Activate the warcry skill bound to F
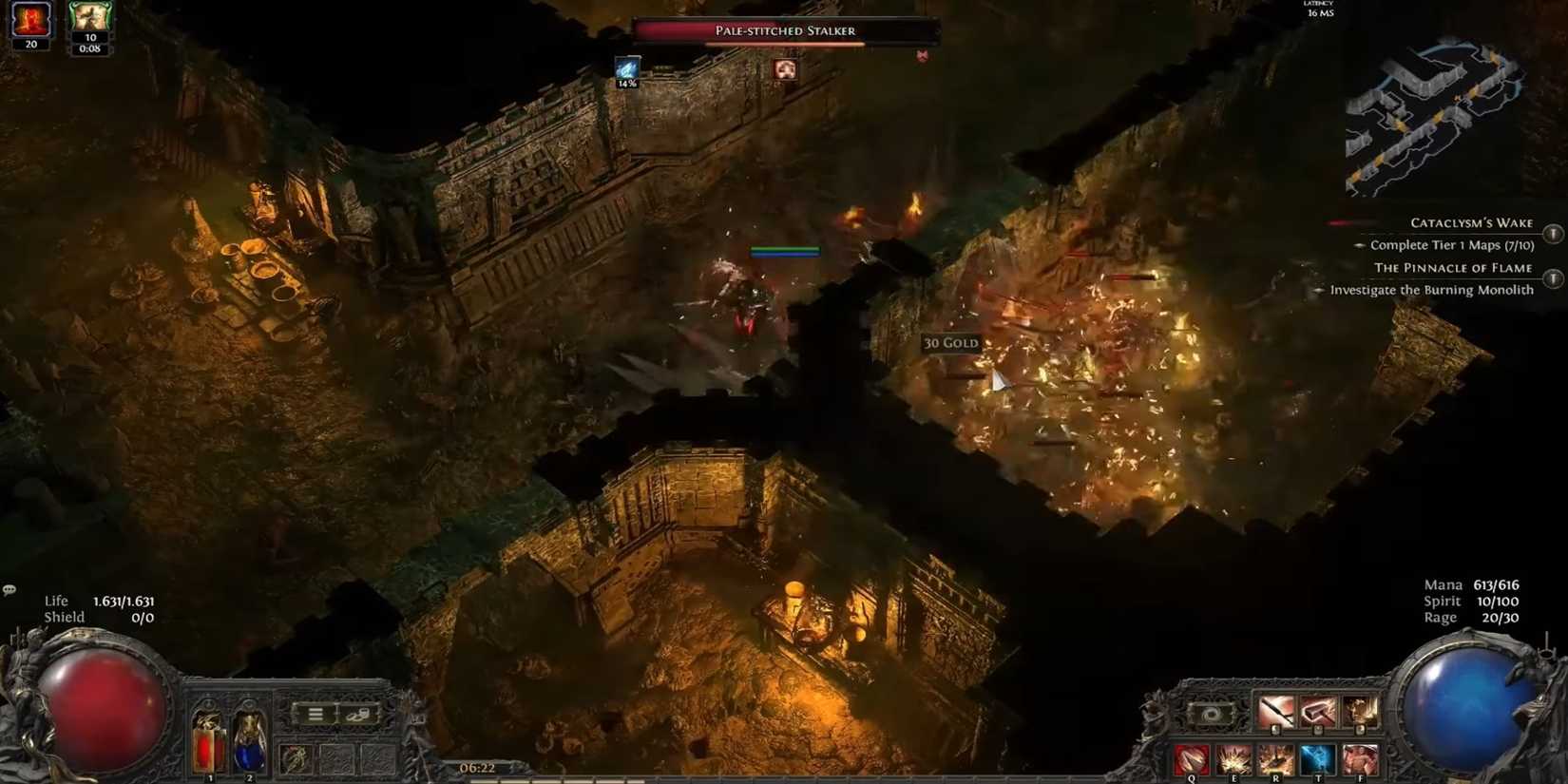The width and height of the screenshot is (1568, 784). point(1361,758)
